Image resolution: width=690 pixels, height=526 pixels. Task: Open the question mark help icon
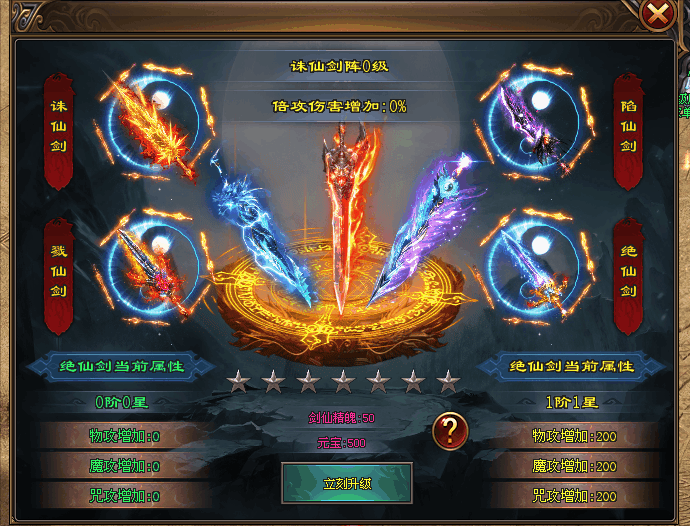click(450, 430)
